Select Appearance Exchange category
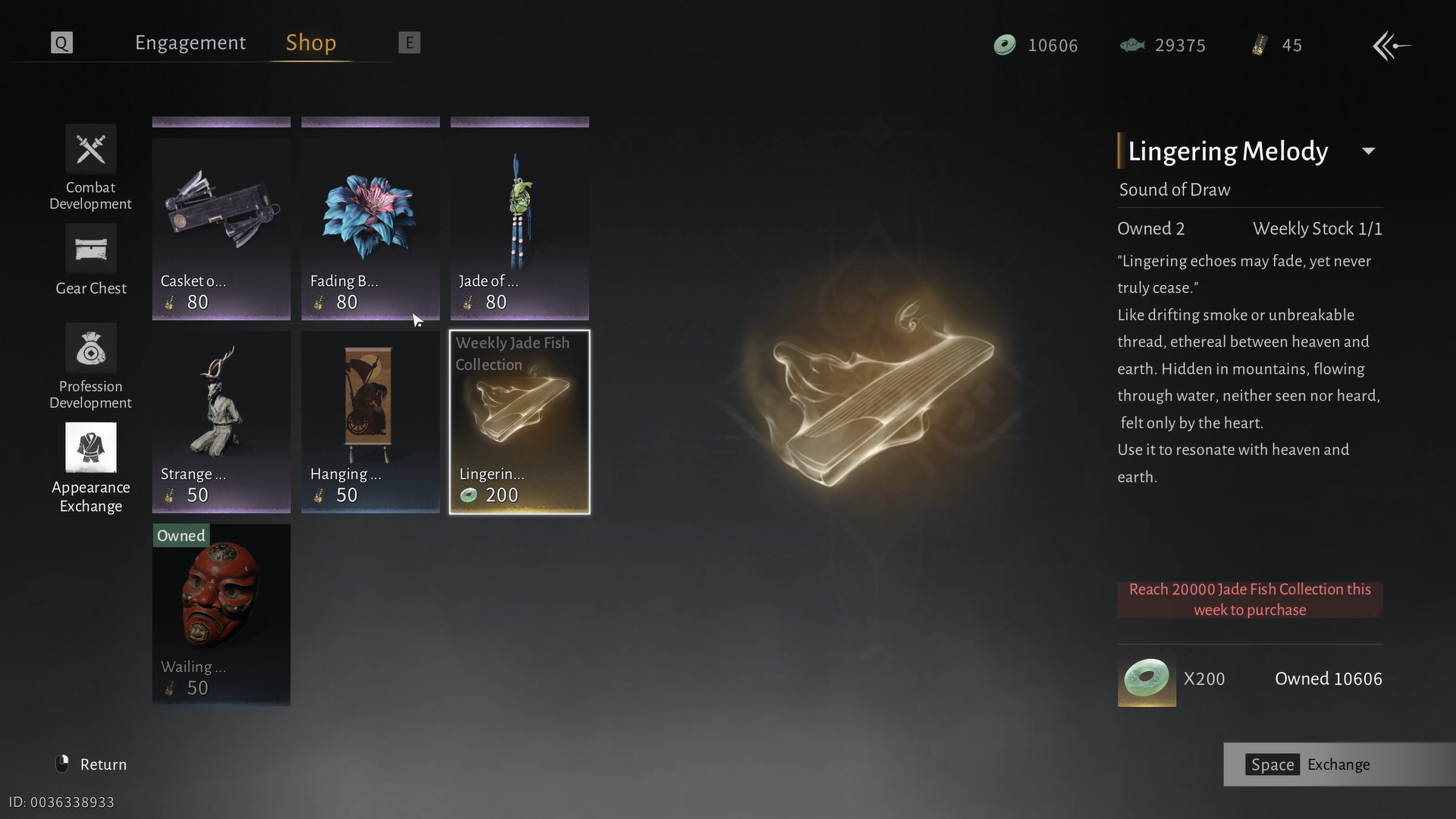This screenshot has width=1456, height=819. [91, 468]
